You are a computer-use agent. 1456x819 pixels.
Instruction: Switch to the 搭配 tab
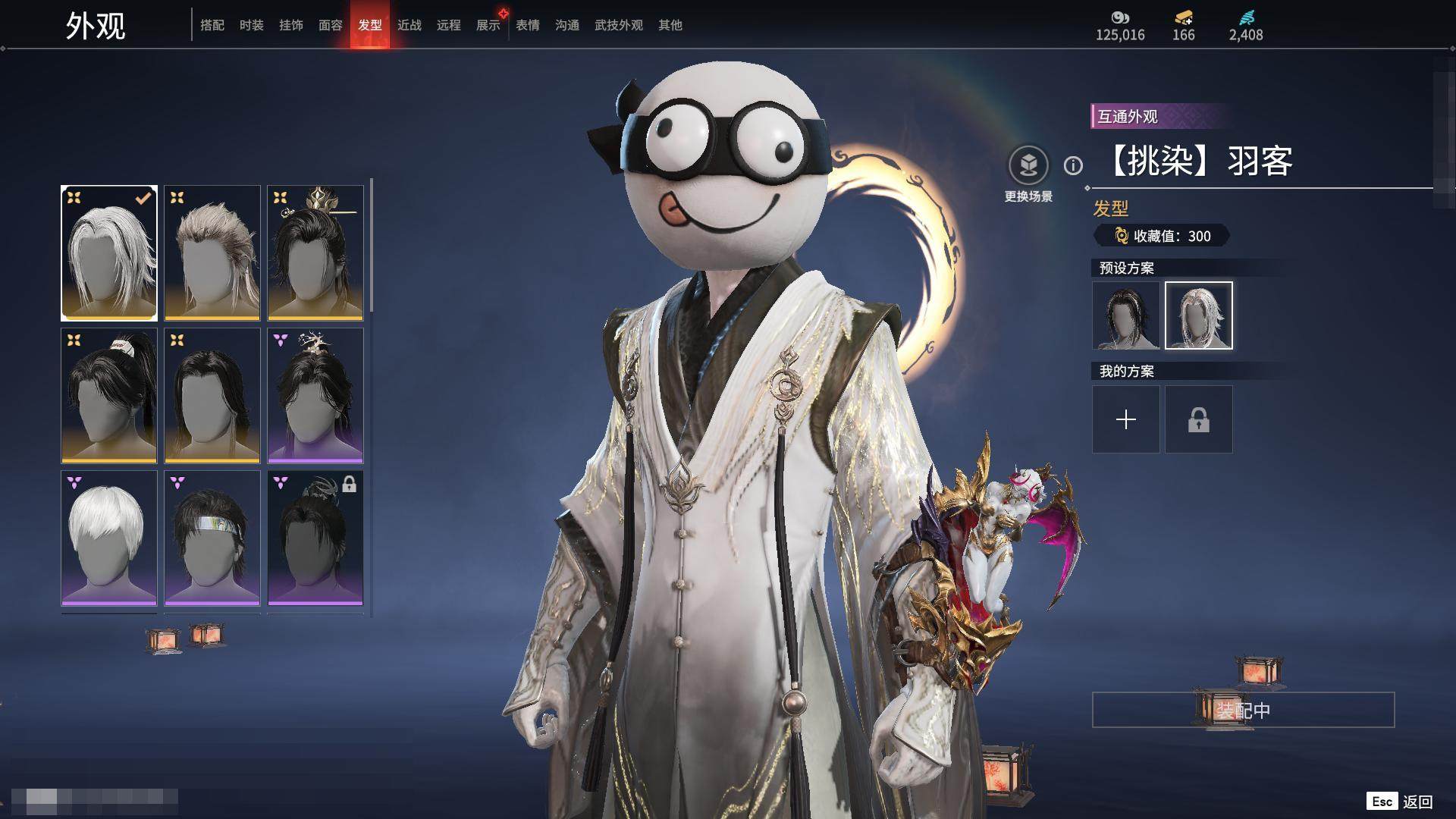point(212,25)
